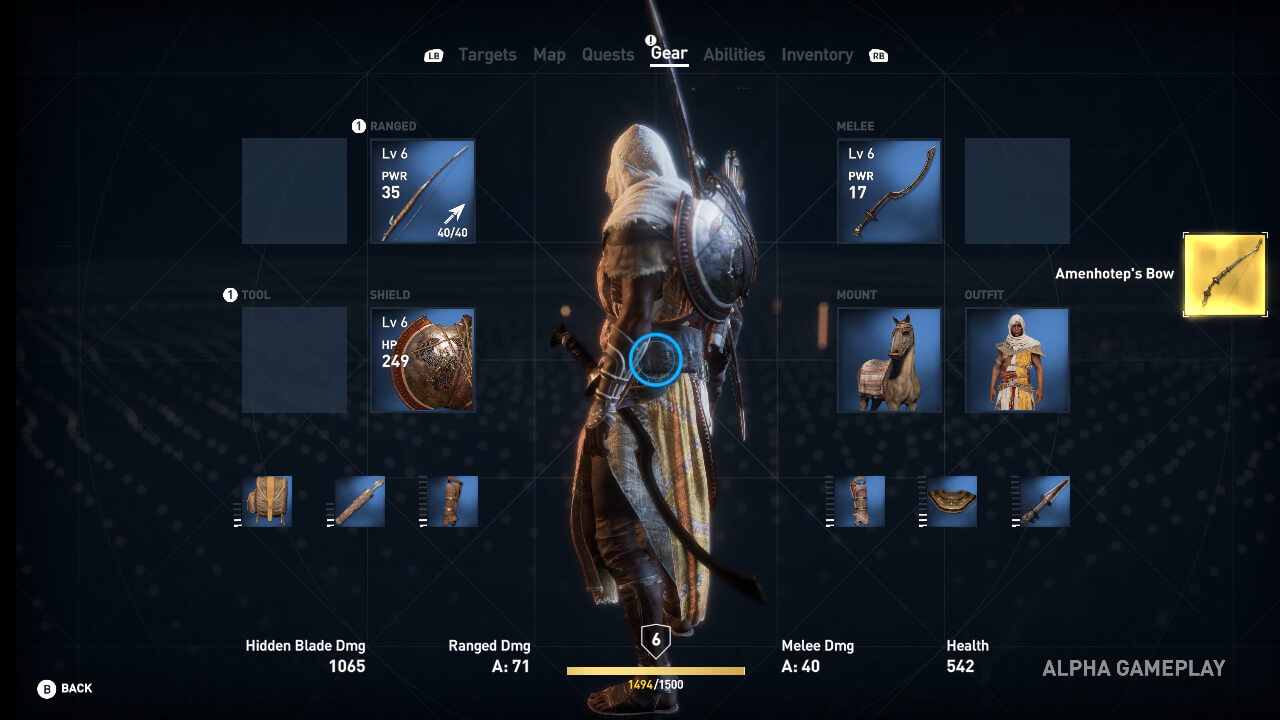This screenshot has height=720, width=1280.
Task: Choose the backpack pouch upgrade icon
Action: (267, 501)
